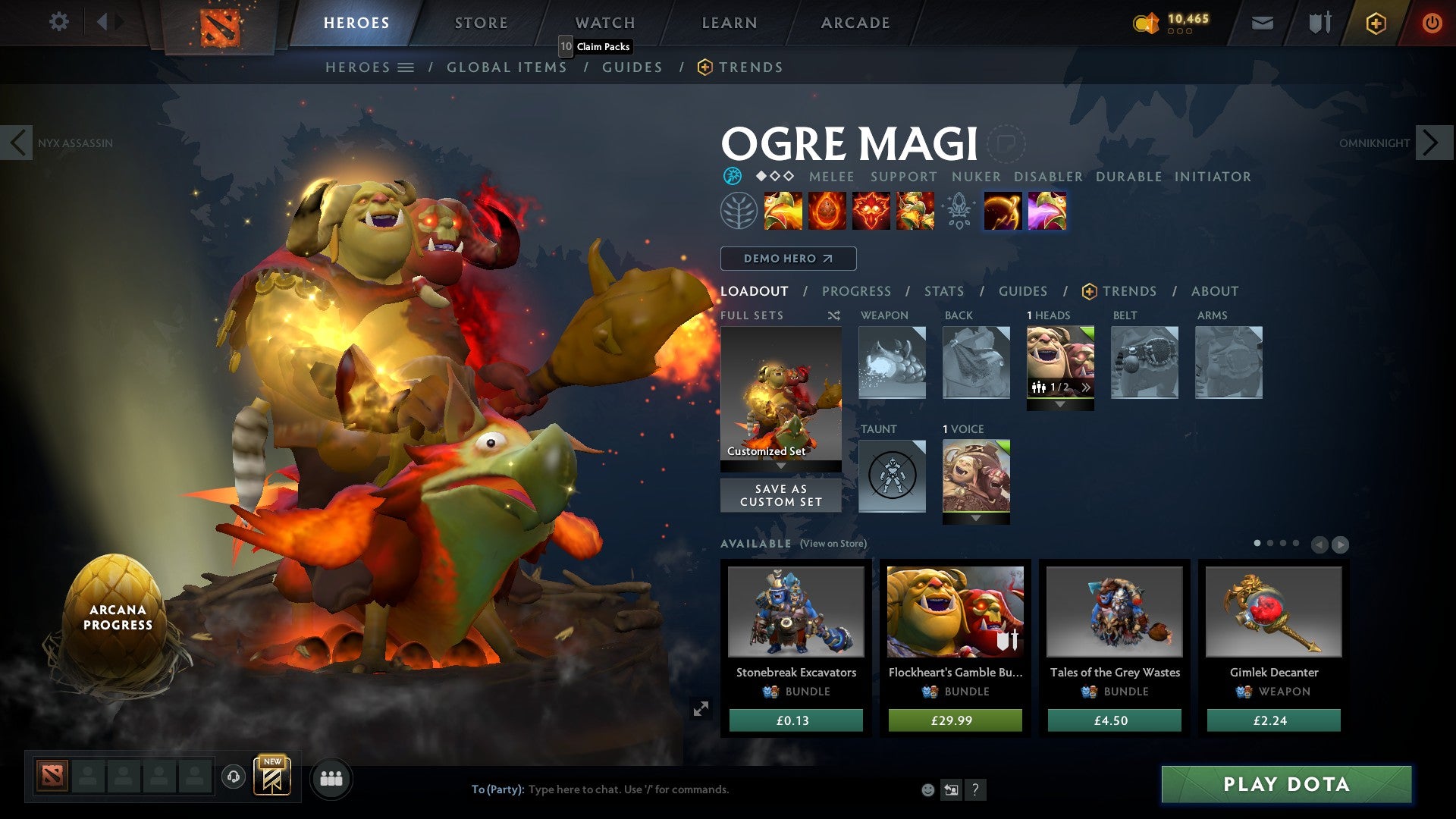Expand alternate styles chevron on Heads slot
The width and height of the screenshot is (1456, 819).
pos(1087,387)
